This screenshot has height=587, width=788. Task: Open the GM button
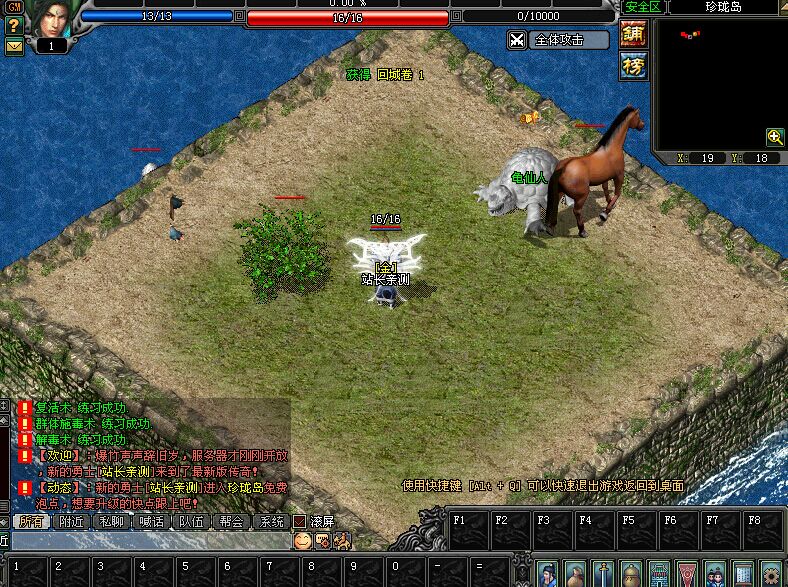click(13, 7)
